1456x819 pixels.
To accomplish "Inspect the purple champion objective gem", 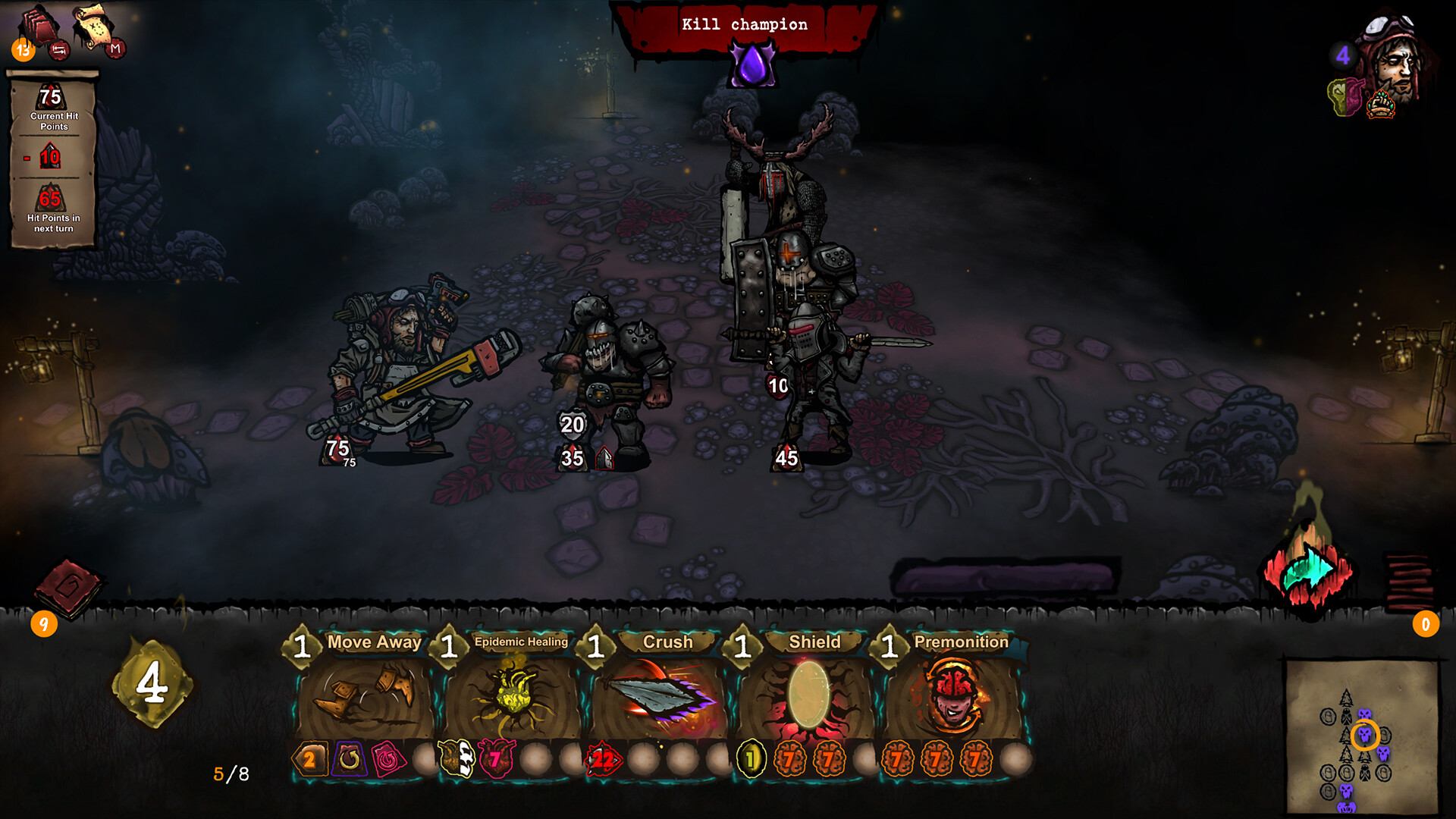I will (x=752, y=65).
